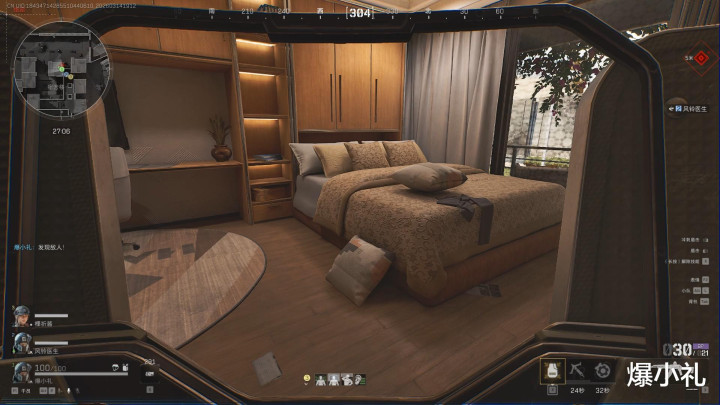Image resolution: width=720 pixels, height=405 pixels.
Task: Click your own character portrait beside 100/100
Action: coord(21,374)
